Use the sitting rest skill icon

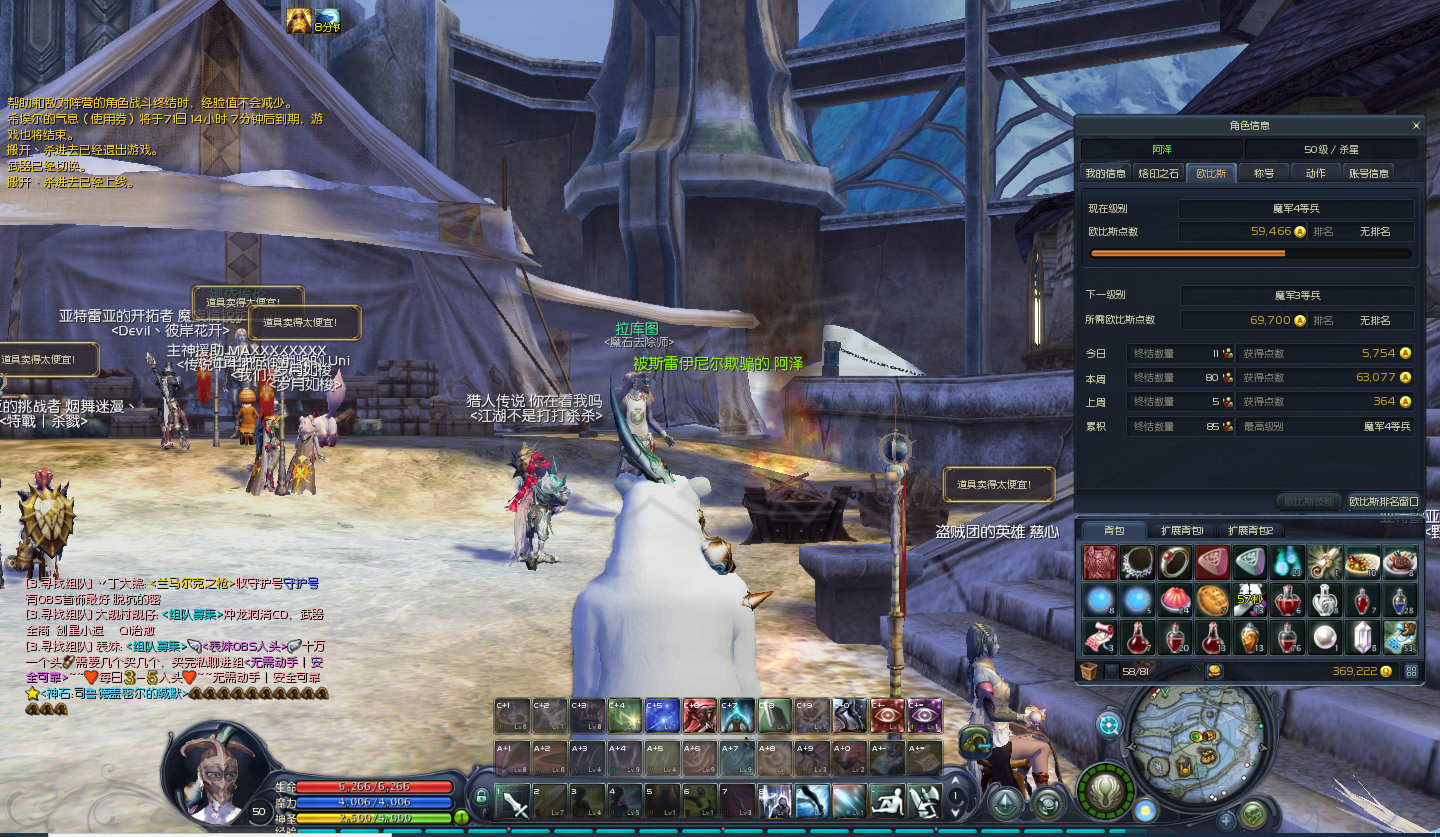click(887, 801)
